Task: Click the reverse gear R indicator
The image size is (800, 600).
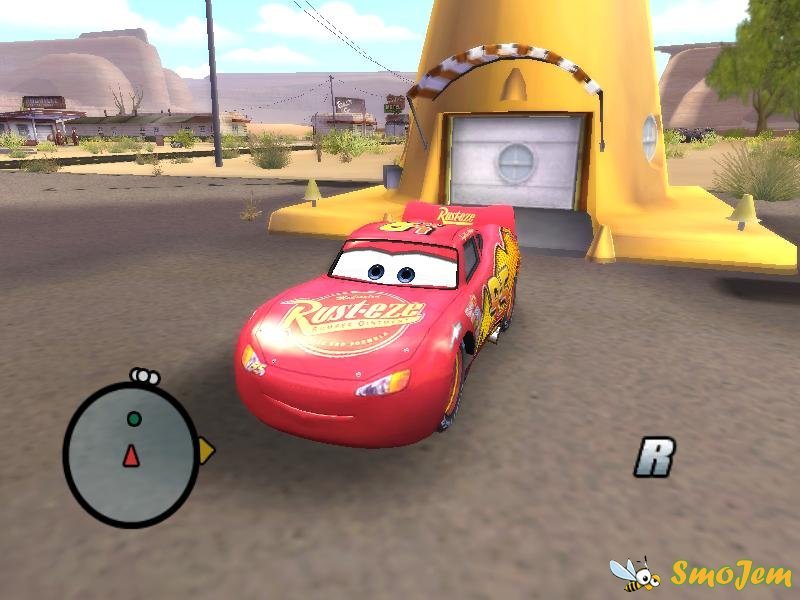Action: [655, 458]
